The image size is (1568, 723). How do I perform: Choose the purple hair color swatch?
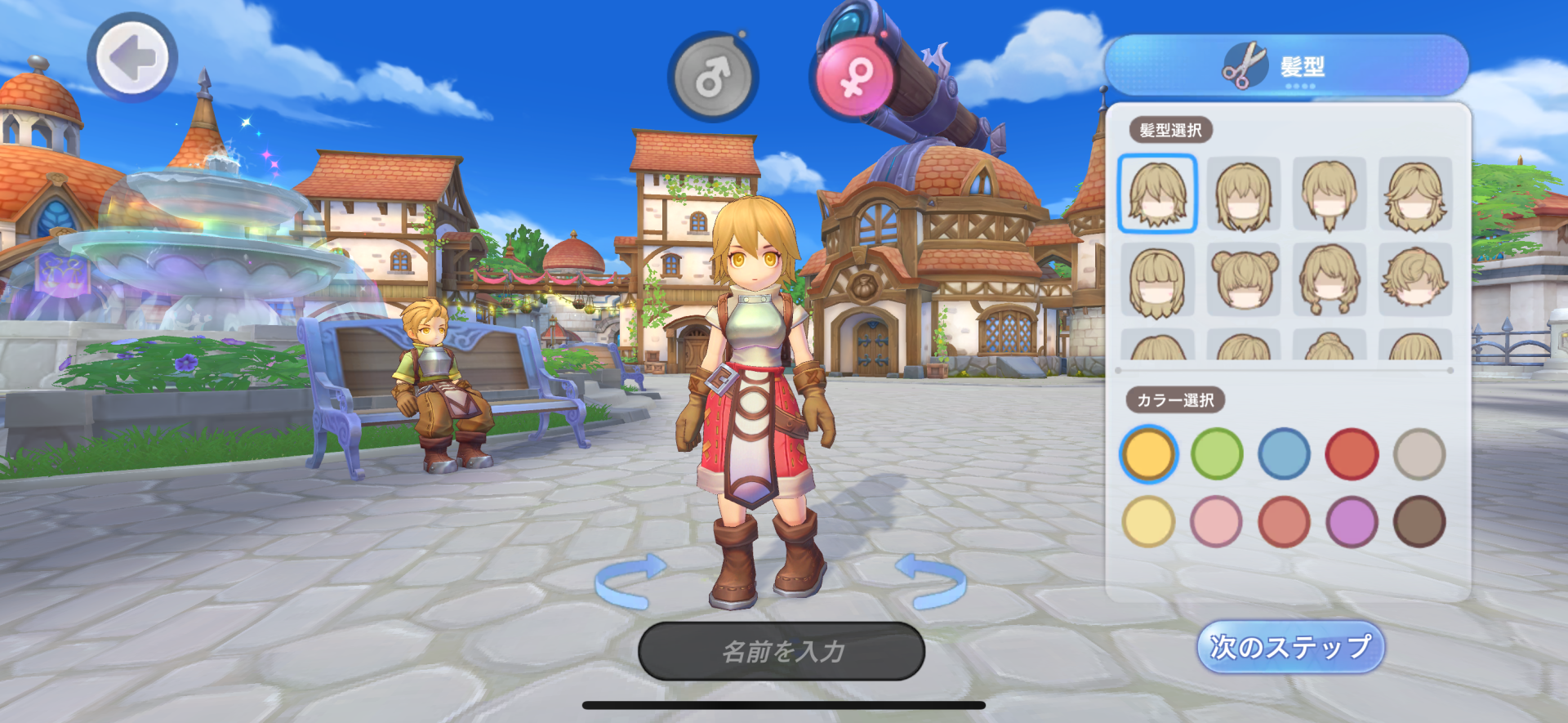coord(1352,521)
